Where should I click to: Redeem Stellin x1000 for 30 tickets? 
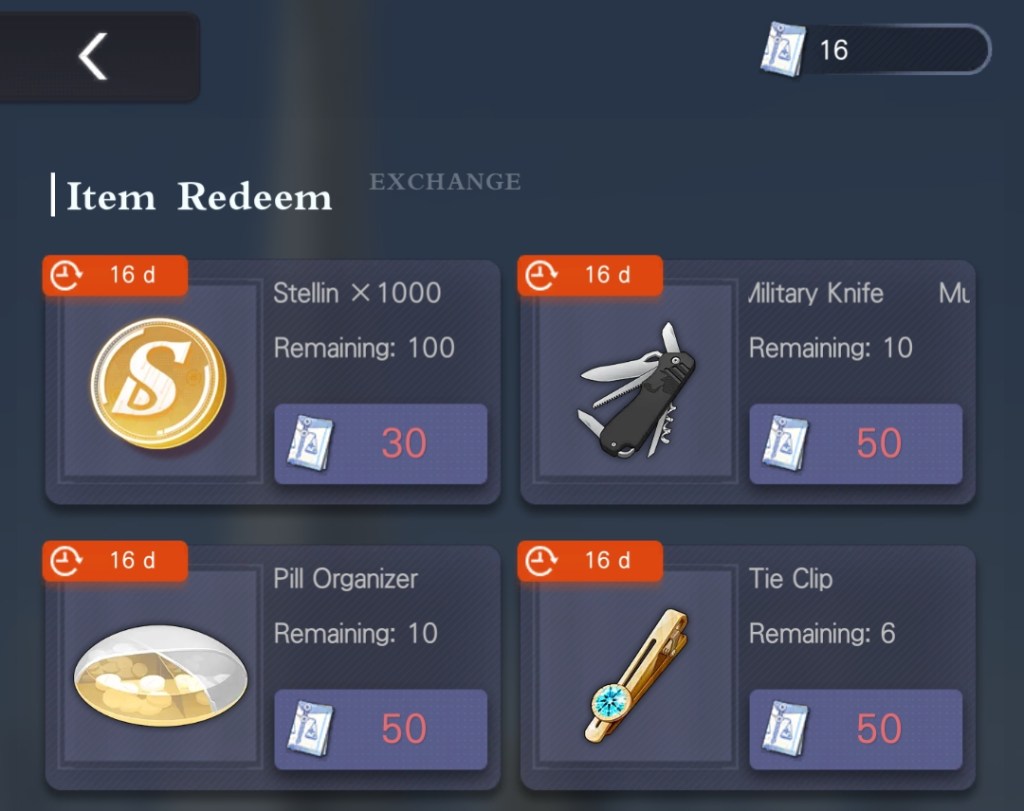380,444
